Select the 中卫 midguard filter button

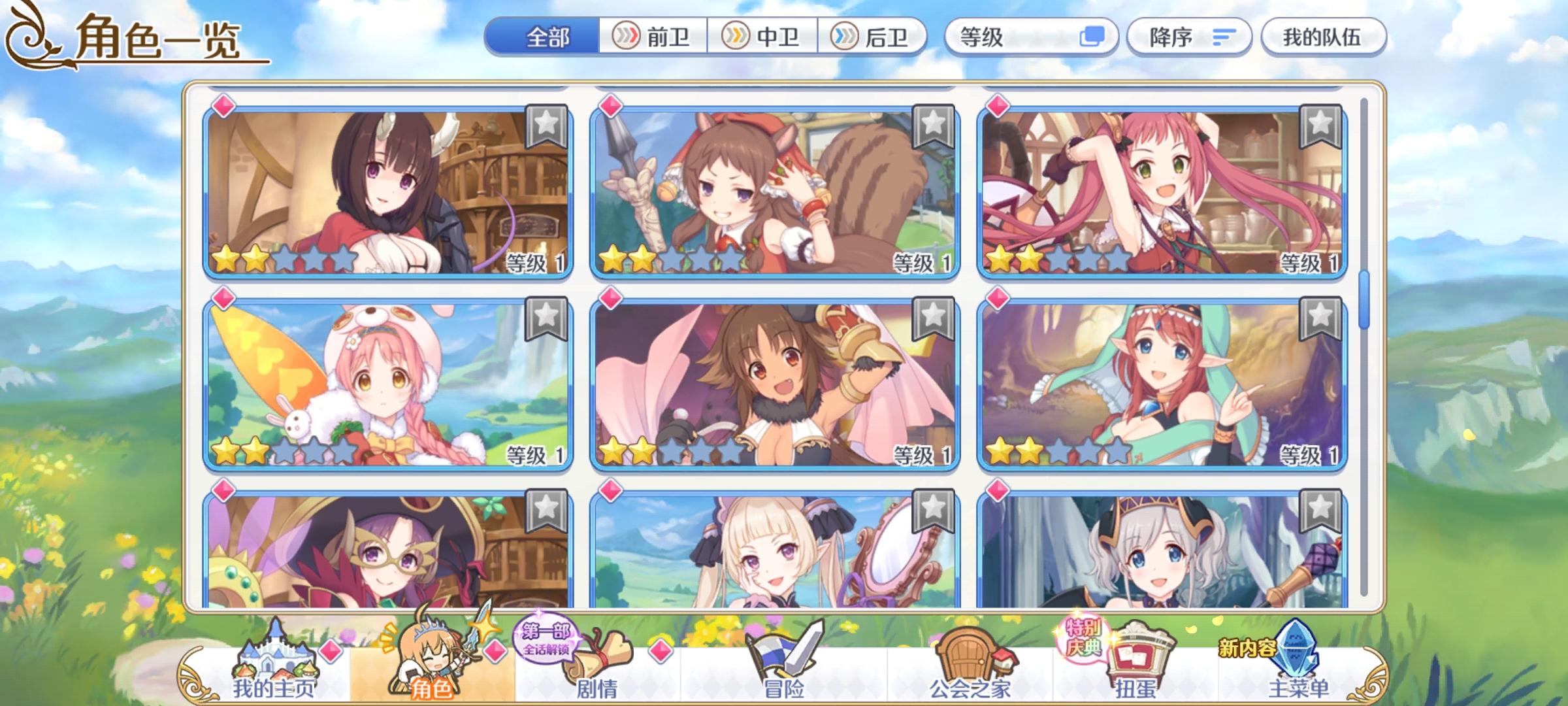pyautogui.click(x=763, y=37)
